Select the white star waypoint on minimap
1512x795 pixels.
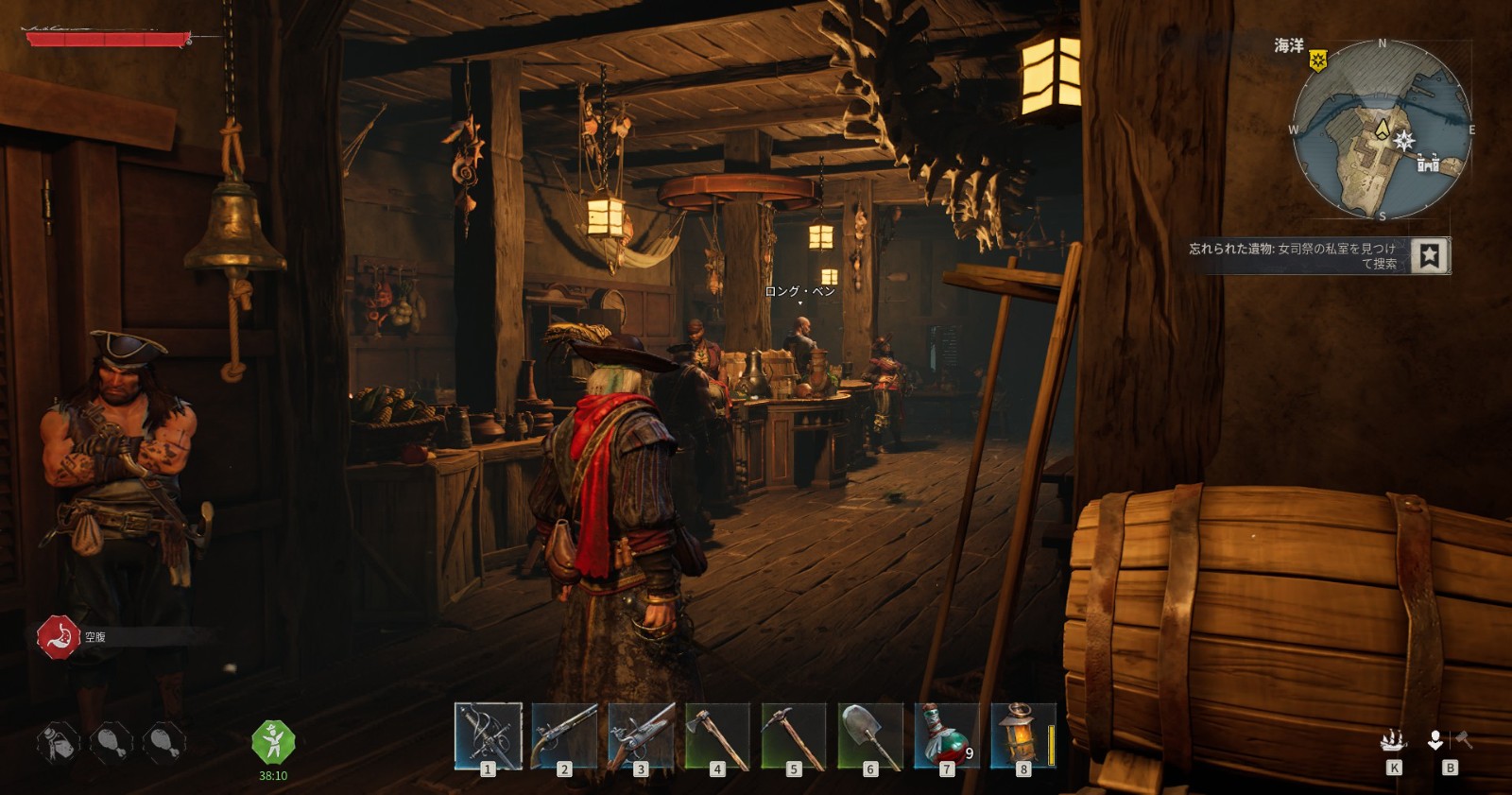coord(1405,141)
